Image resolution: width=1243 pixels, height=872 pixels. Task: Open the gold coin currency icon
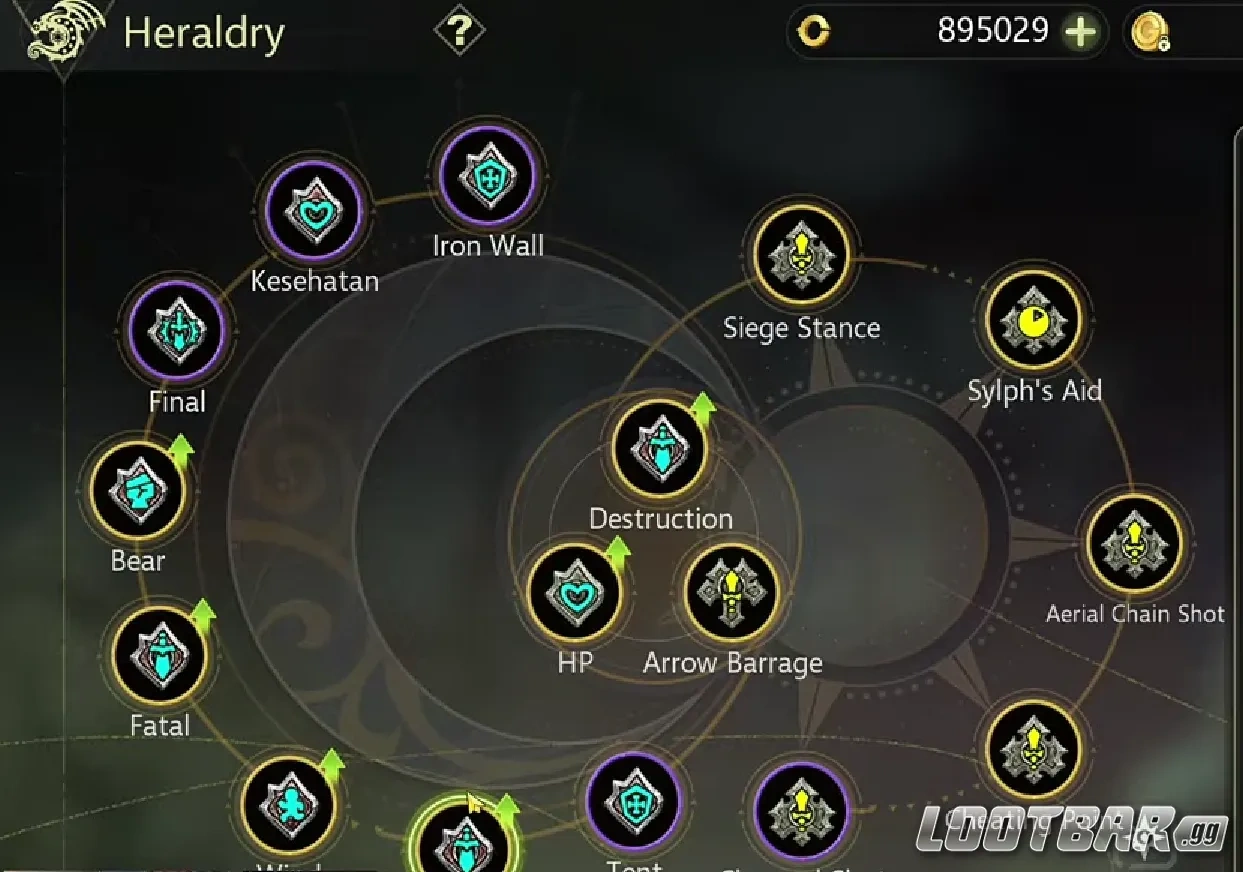(x=1147, y=33)
